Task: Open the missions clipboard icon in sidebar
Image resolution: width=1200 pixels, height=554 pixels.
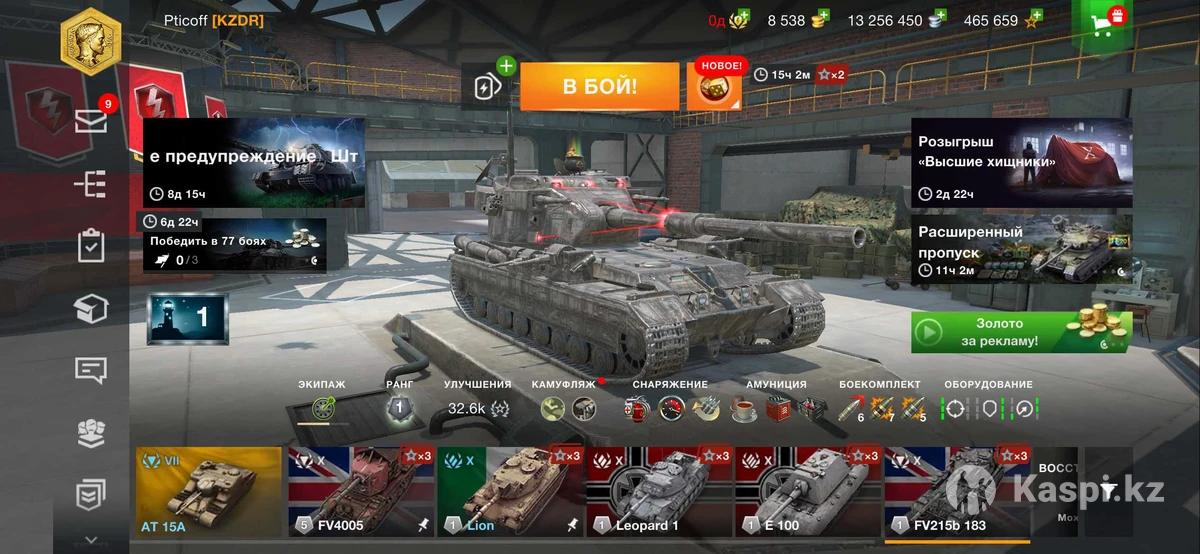Action: click(x=91, y=246)
